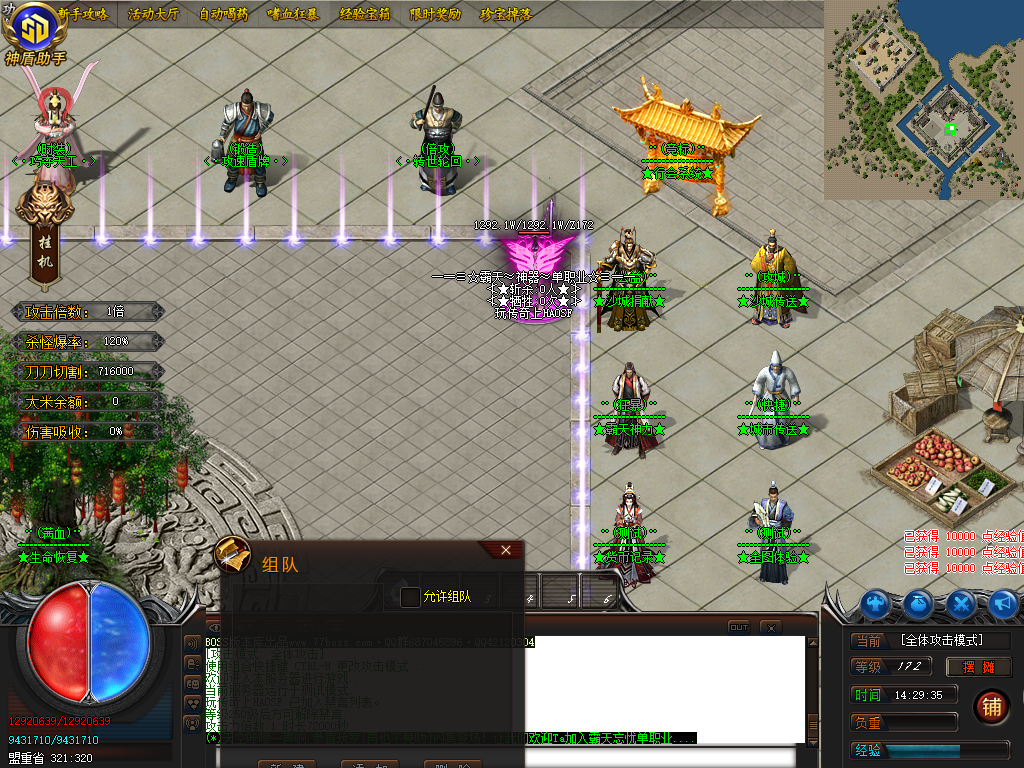Open the 新手攻略 beginner guide menu

tap(83, 14)
